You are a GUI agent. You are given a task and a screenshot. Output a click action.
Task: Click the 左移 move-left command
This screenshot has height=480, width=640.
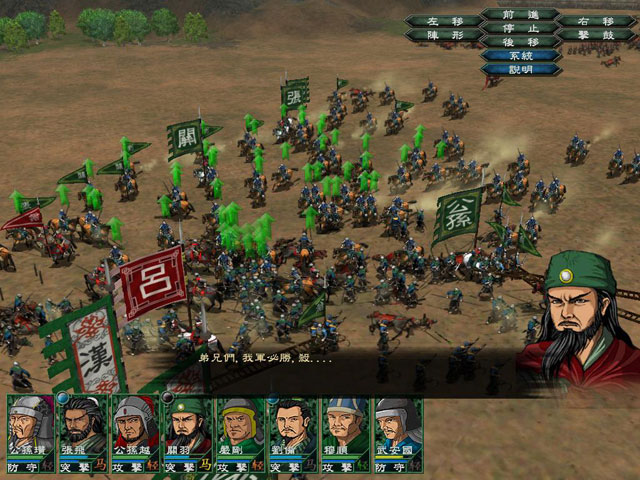(x=441, y=21)
